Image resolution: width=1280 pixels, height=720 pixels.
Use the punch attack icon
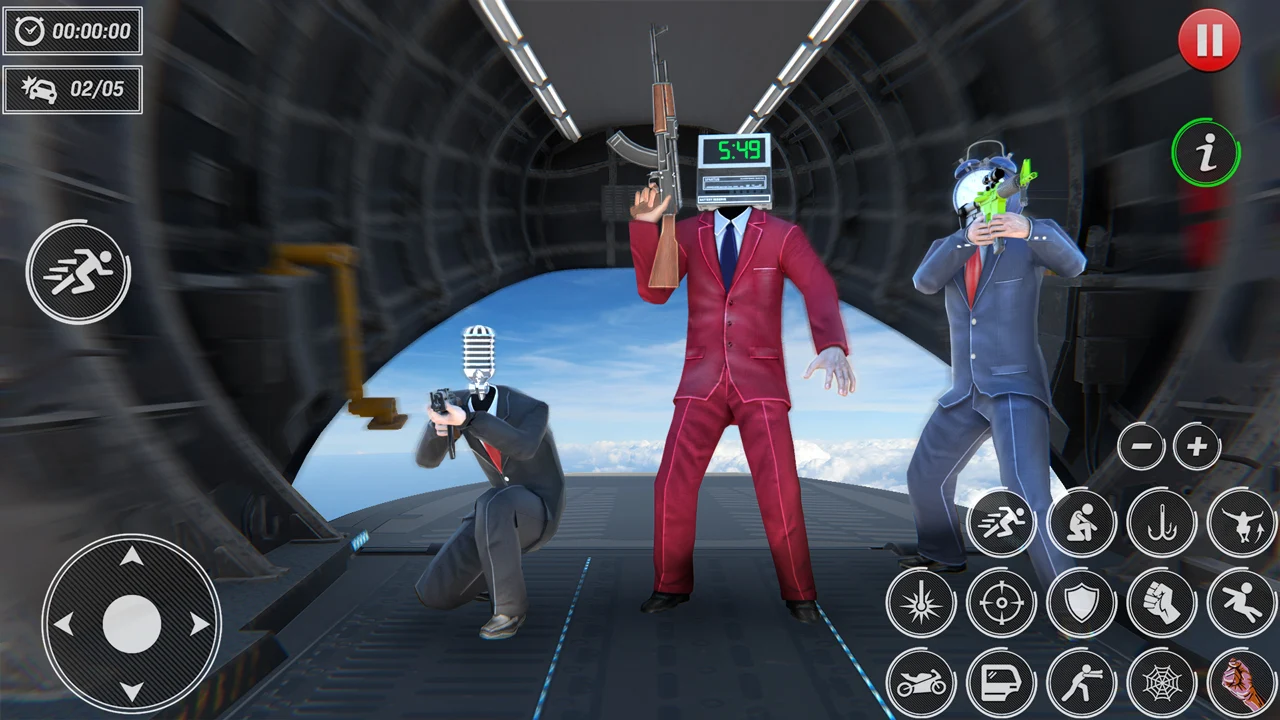click(x=1161, y=603)
